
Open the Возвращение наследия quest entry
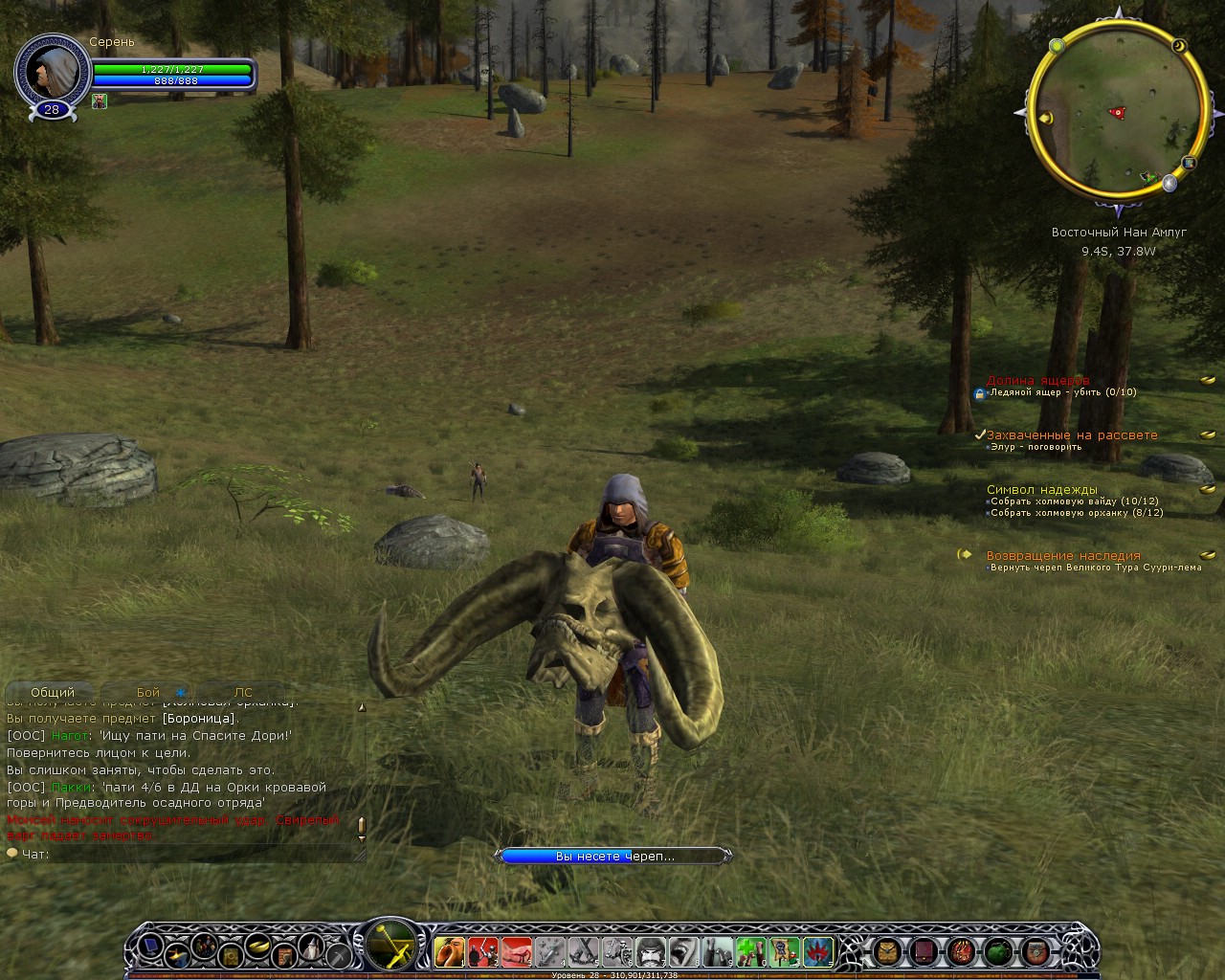point(1063,555)
